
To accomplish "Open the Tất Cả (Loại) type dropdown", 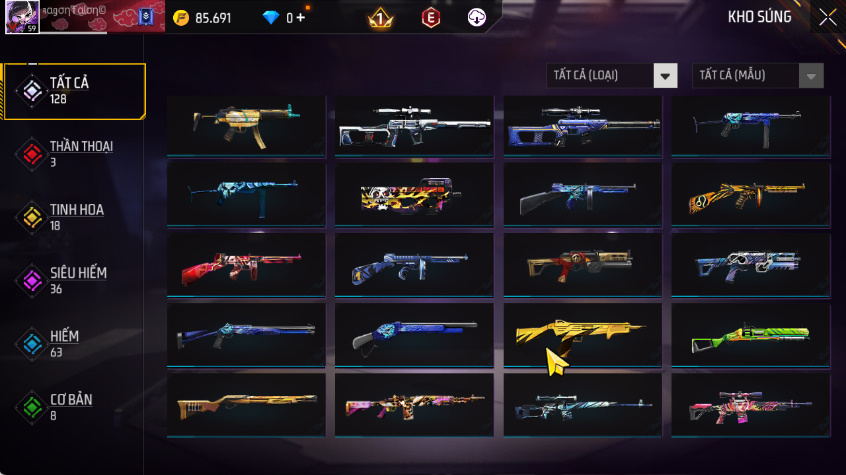I will [x=612, y=76].
